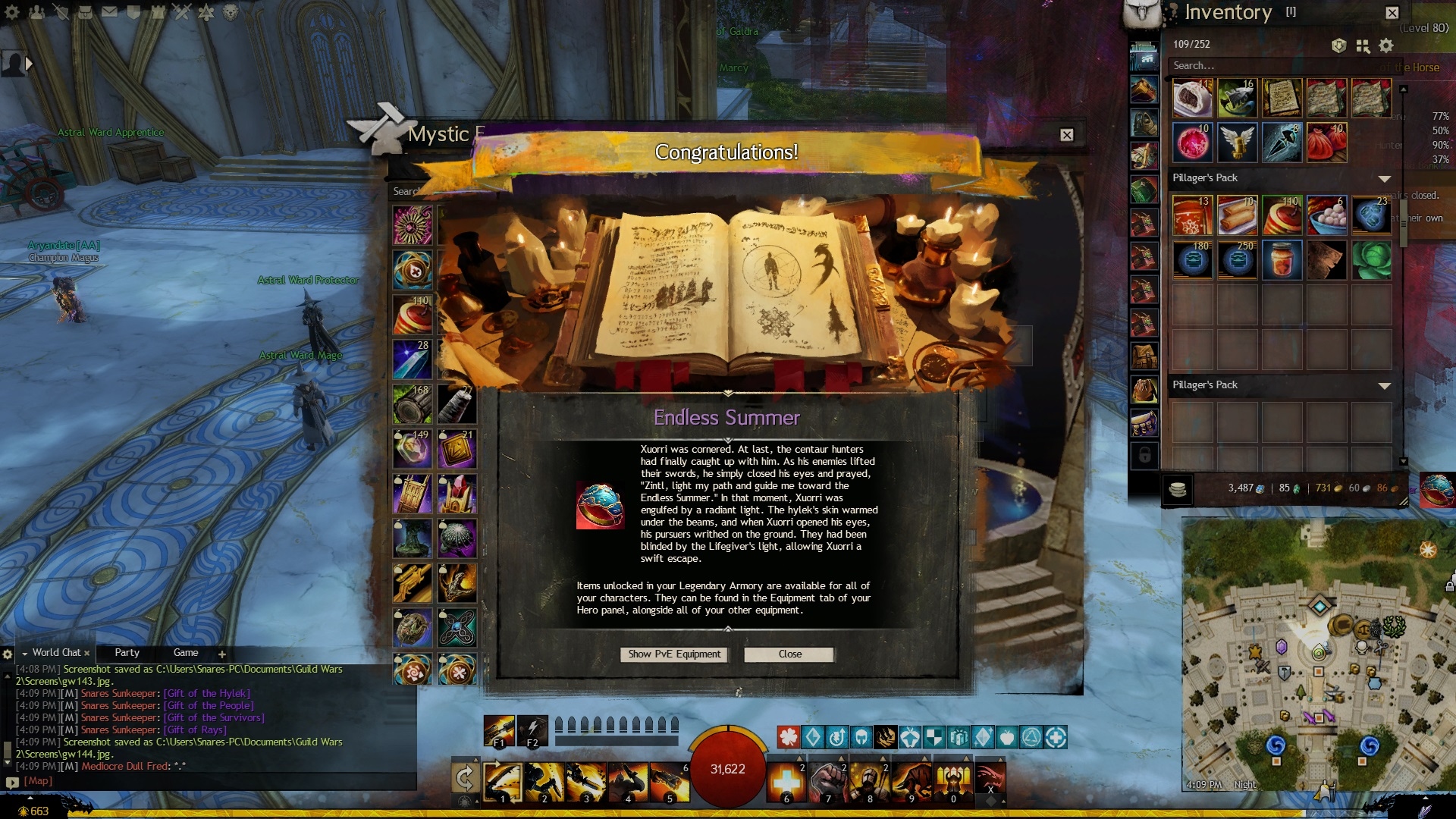Add a new chat tab

(x=221, y=654)
